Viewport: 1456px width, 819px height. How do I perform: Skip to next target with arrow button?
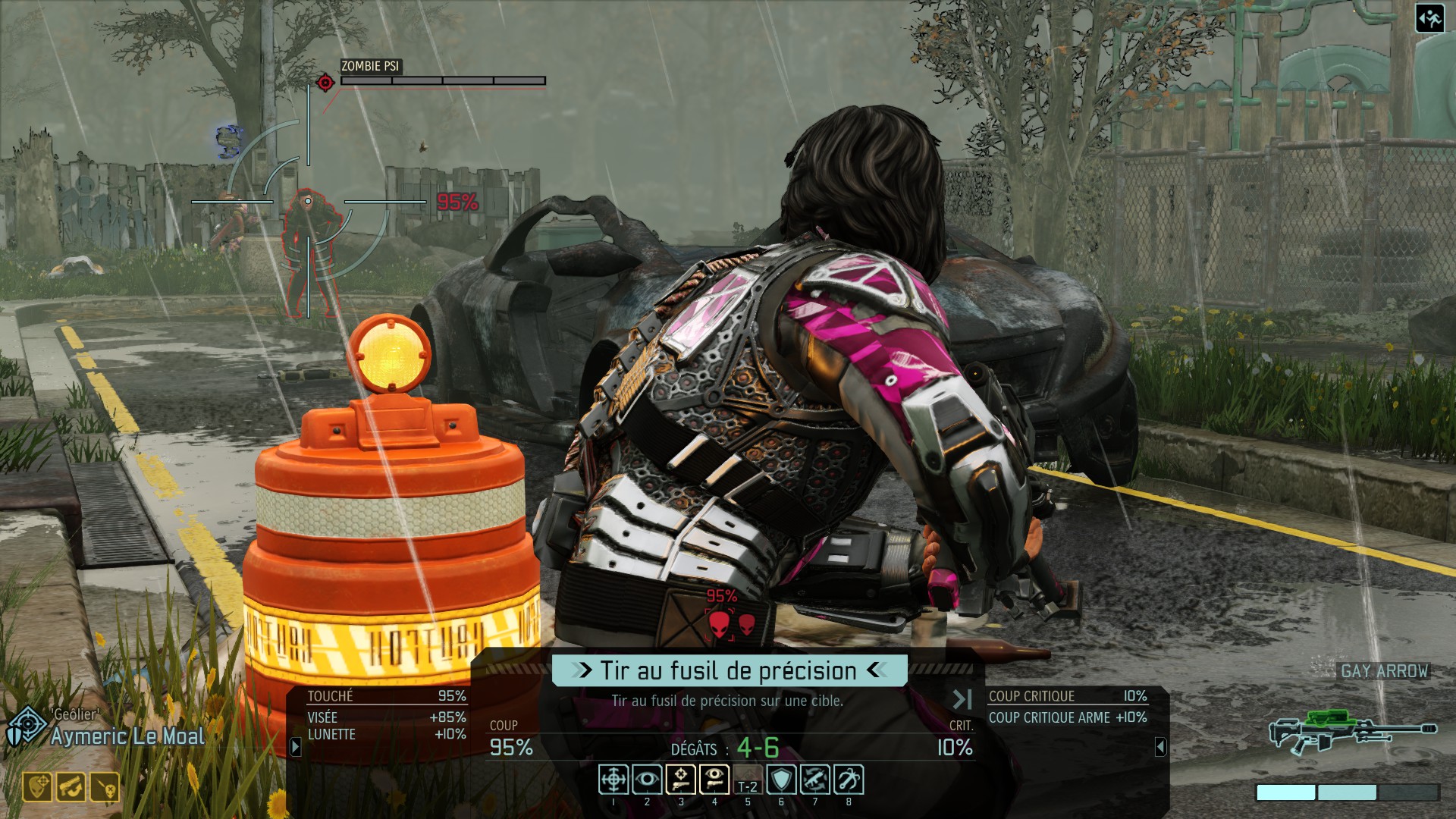(962, 699)
